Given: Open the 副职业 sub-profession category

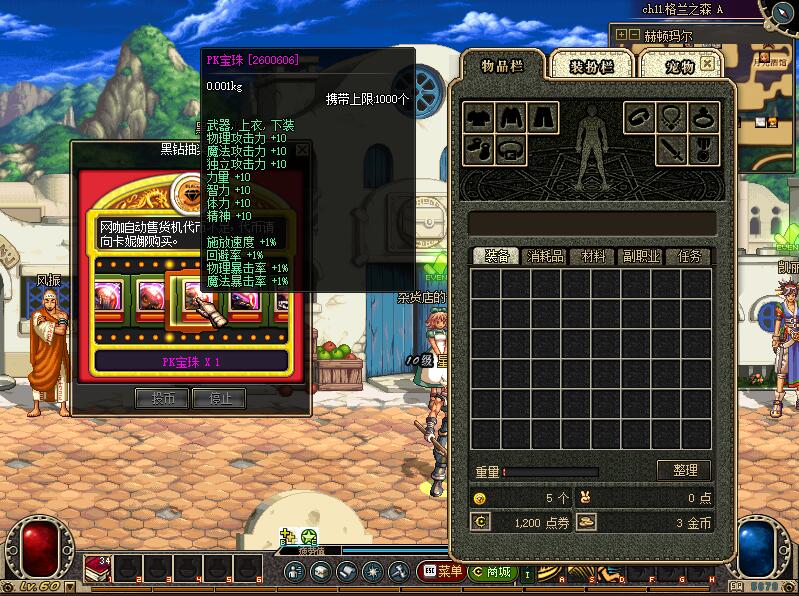Looking at the screenshot, I should pos(641,257).
